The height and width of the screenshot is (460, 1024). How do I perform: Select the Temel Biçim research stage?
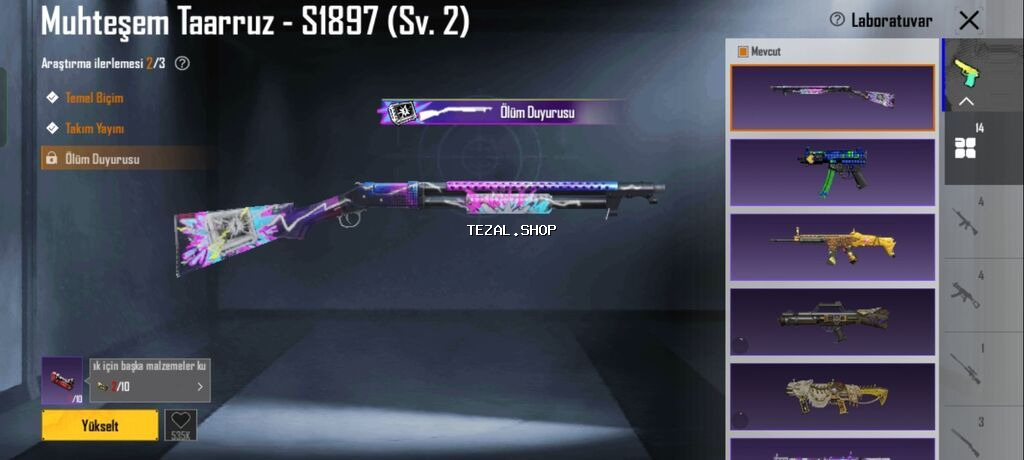(x=93, y=98)
